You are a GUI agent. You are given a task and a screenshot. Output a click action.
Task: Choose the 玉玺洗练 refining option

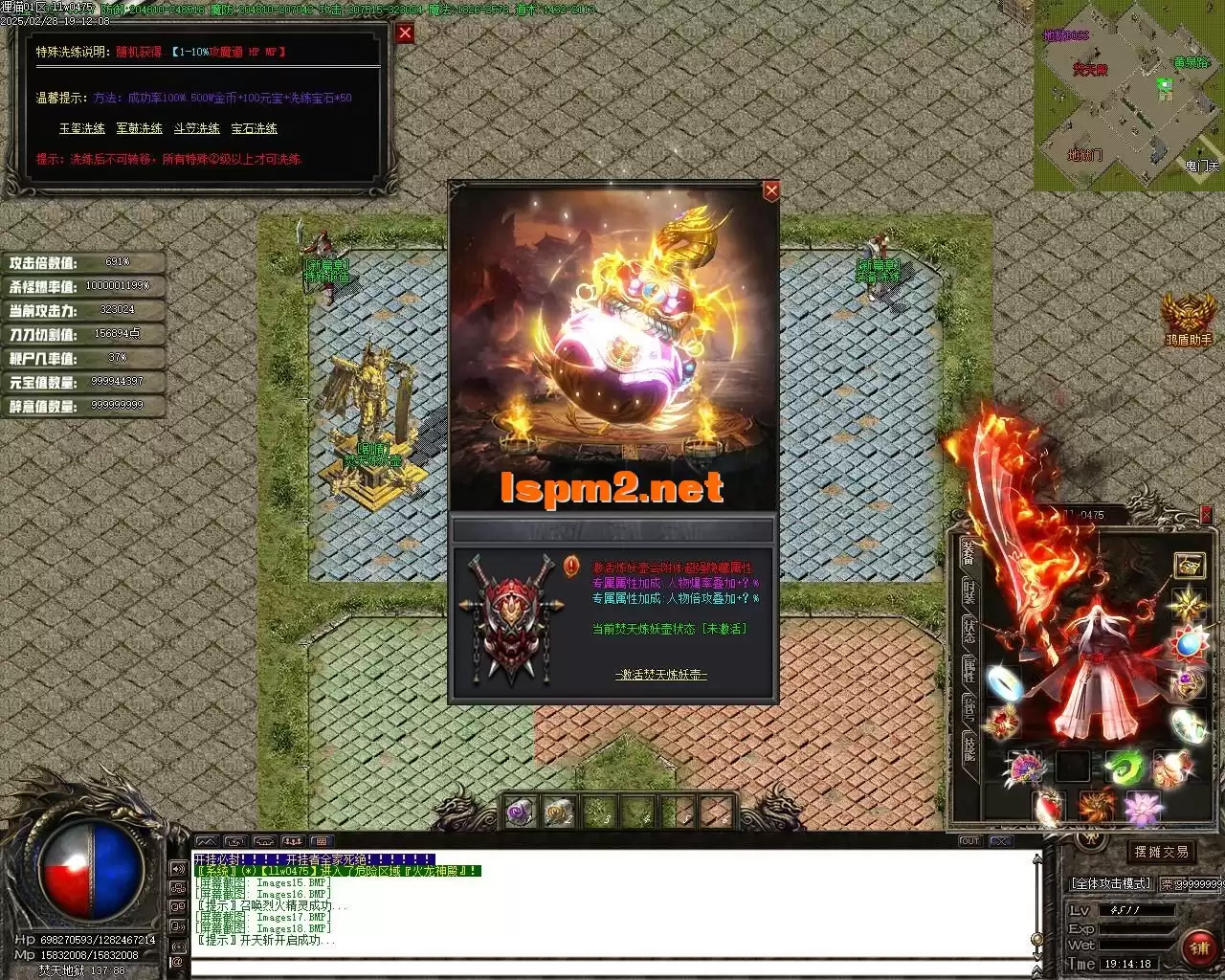point(82,128)
